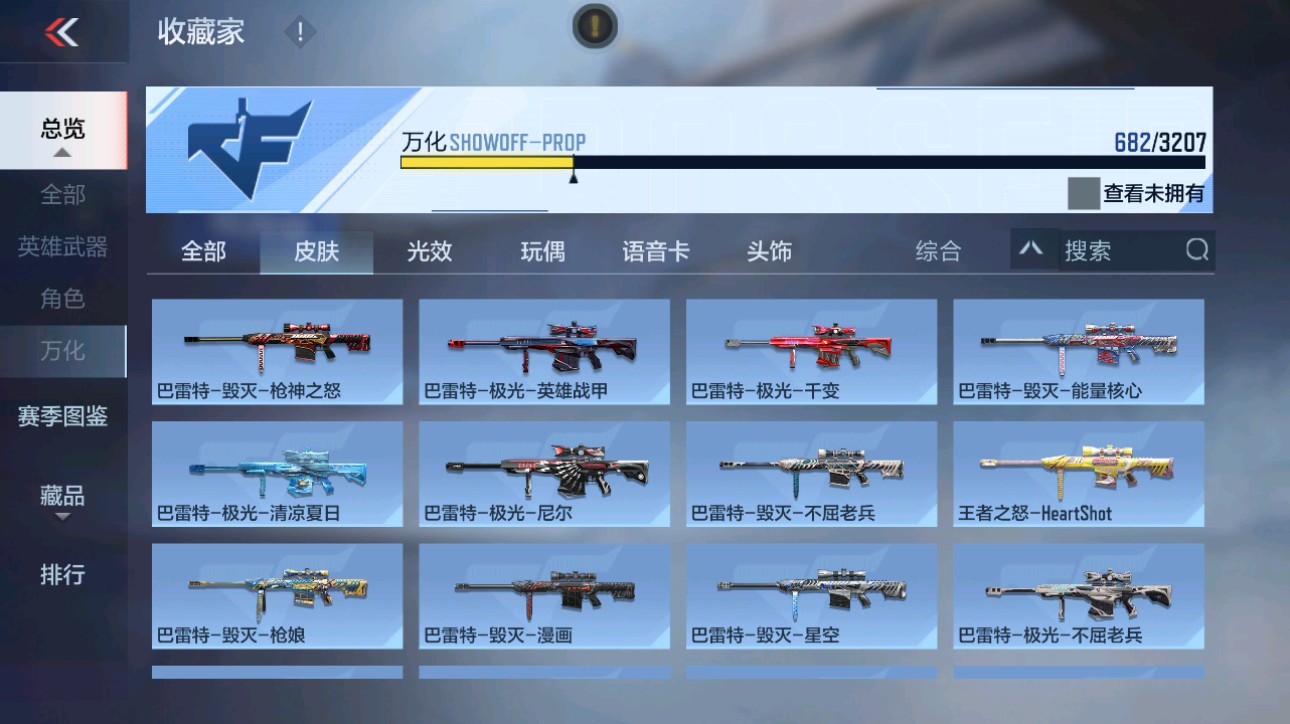
Task: Switch filter to 角色 in the sidebar
Action: coord(62,299)
